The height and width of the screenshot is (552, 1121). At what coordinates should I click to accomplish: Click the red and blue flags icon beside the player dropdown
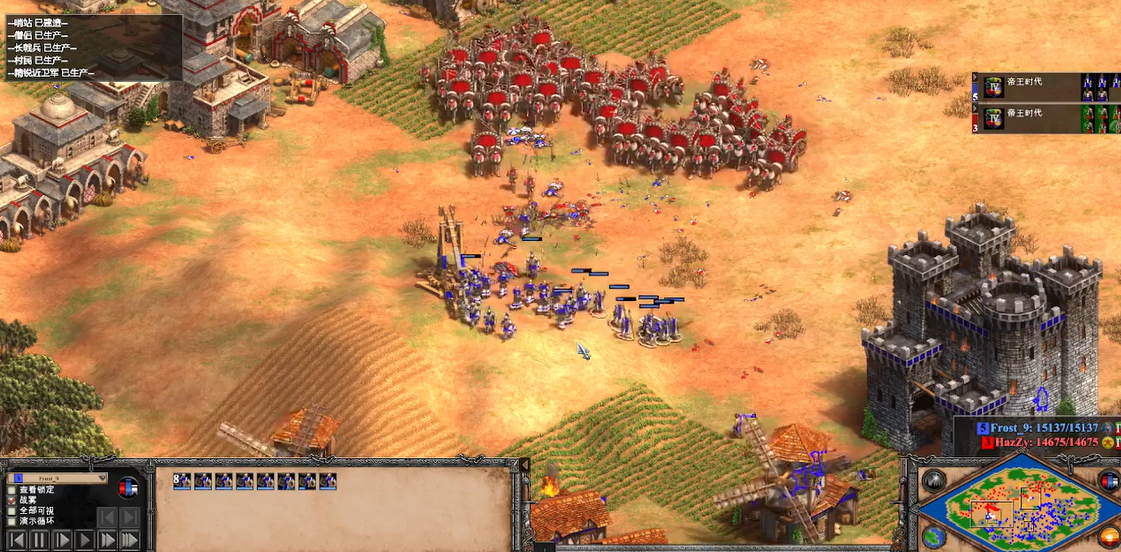[129, 488]
